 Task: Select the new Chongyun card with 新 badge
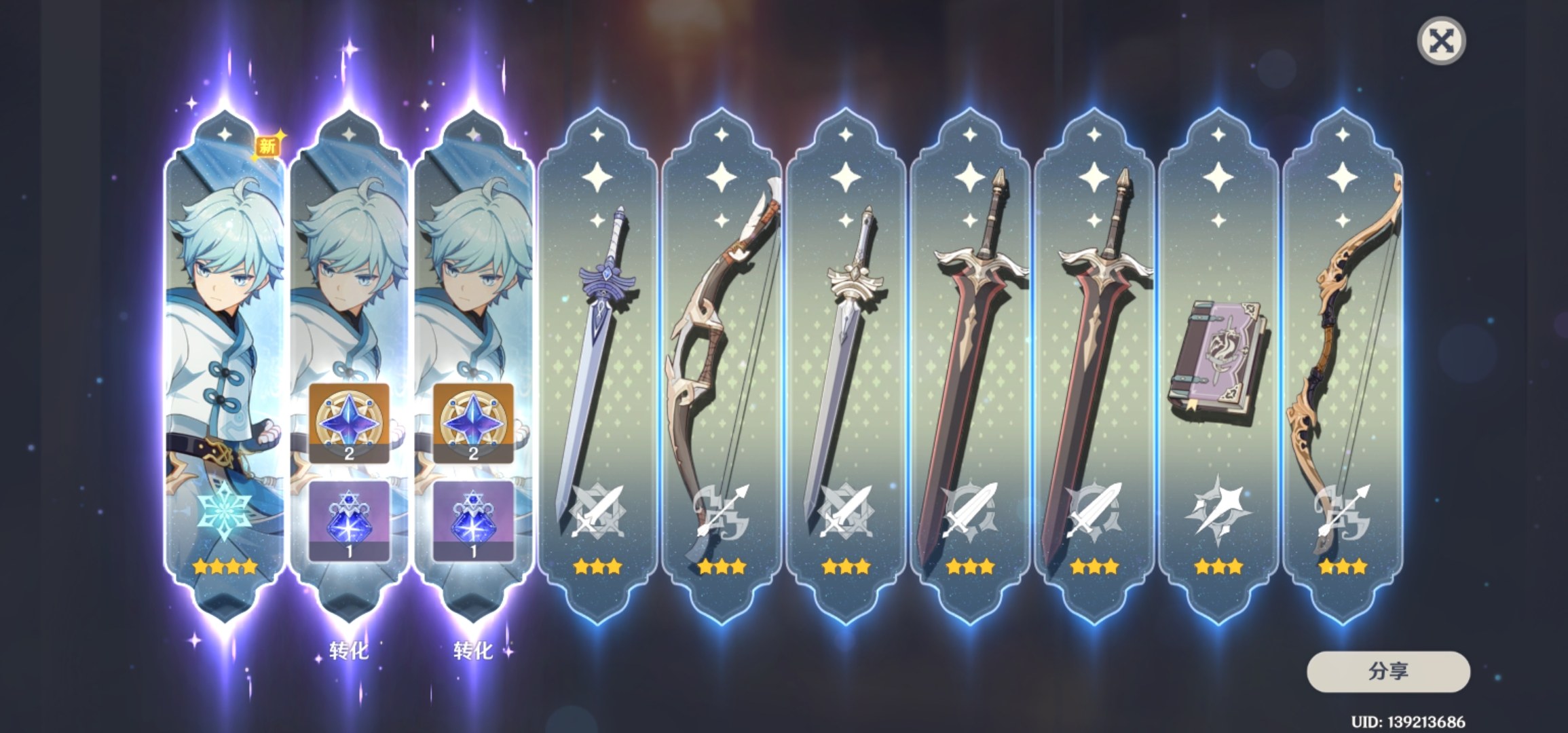pos(225,366)
